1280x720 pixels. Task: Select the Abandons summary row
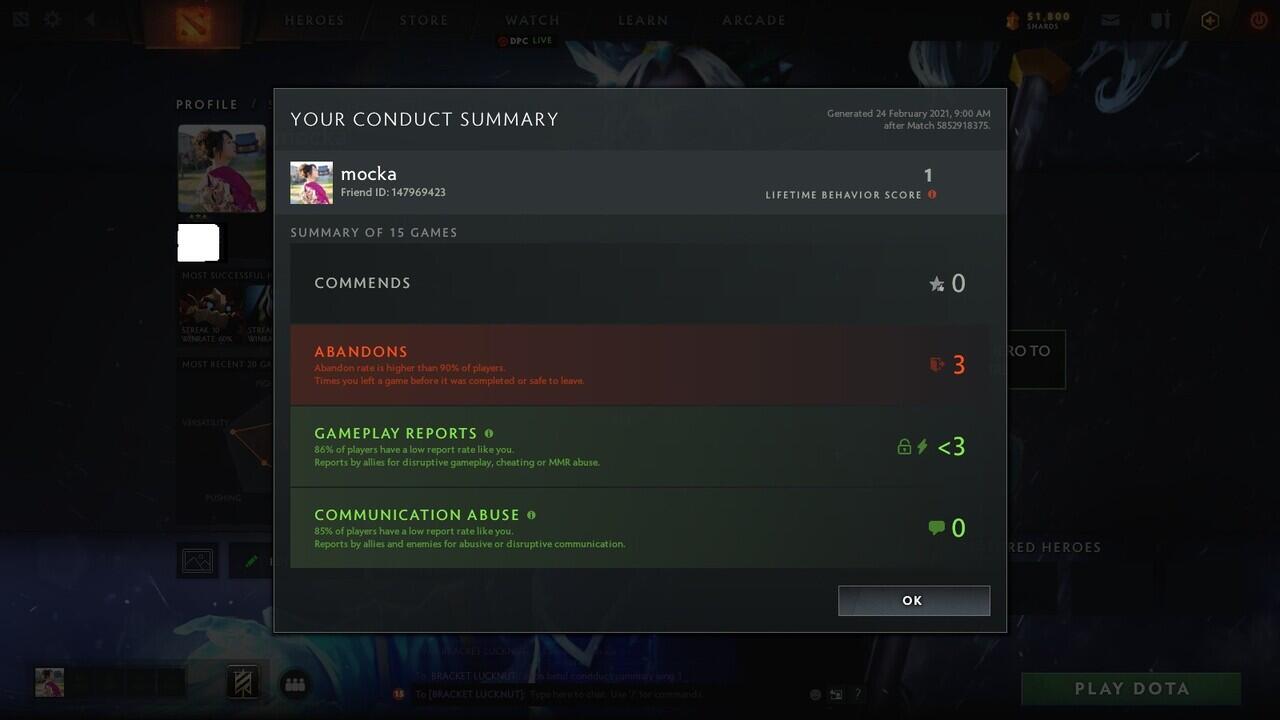(x=640, y=365)
